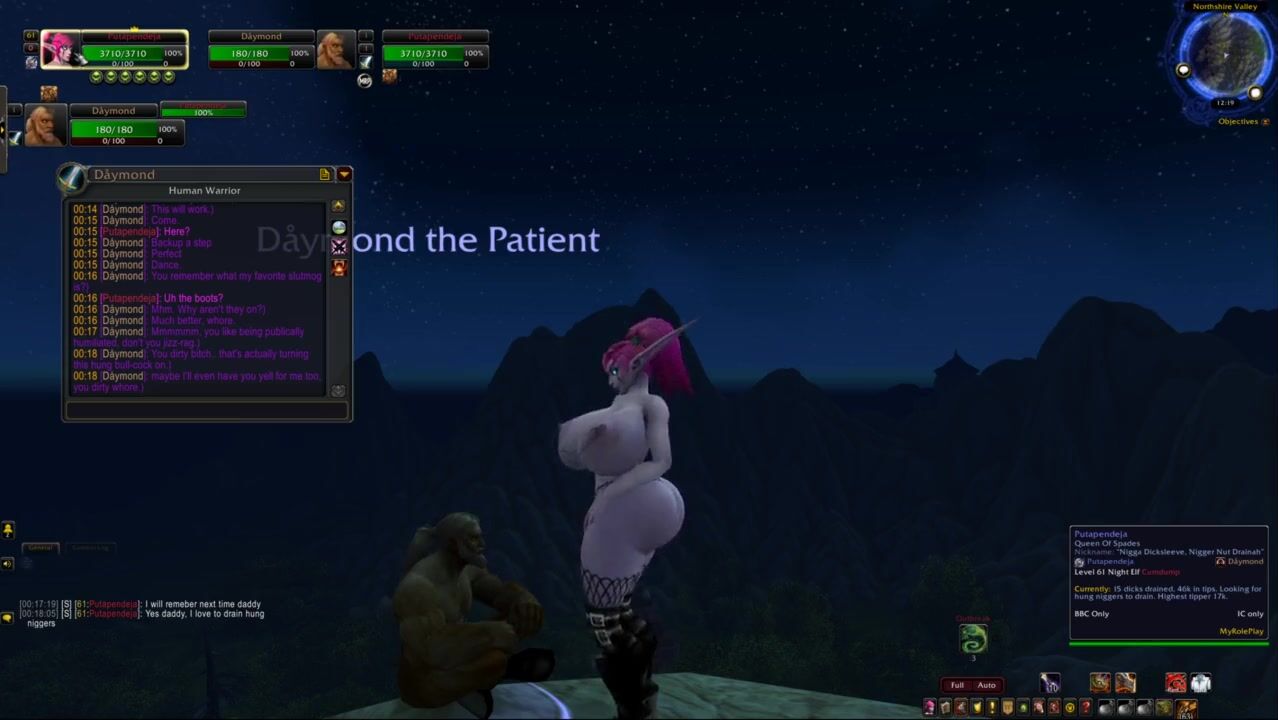Choose the Full button
1278x720 pixels.
[x=957, y=685]
